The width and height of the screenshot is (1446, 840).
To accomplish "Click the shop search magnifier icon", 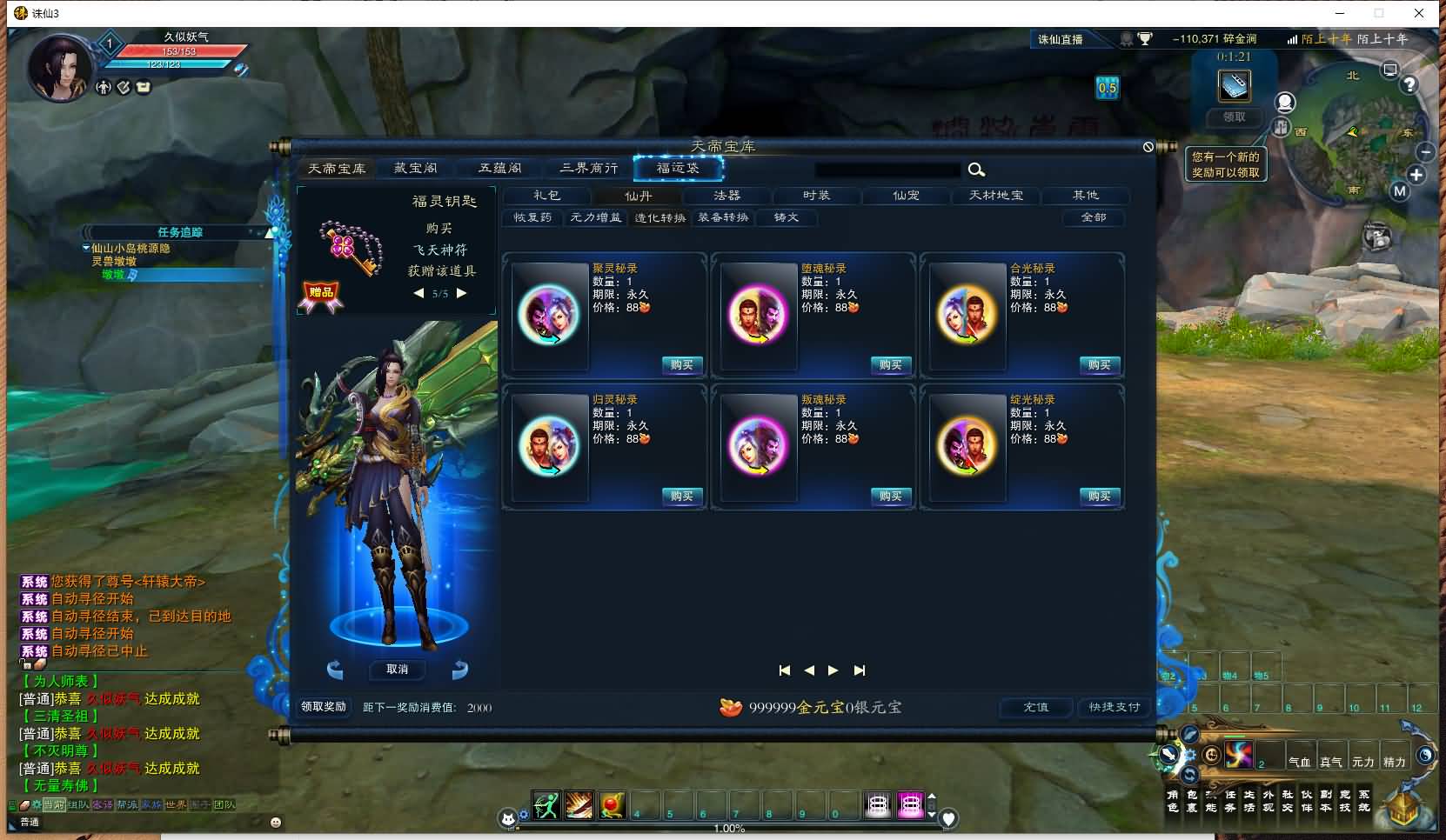I will (x=976, y=170).
